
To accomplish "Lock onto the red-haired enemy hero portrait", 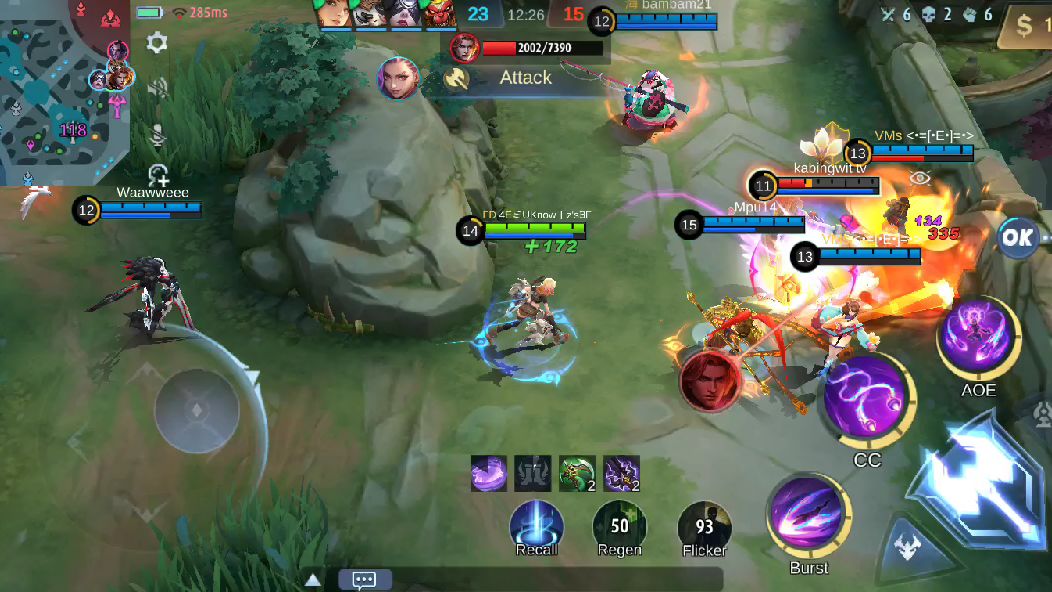I will pyautogui.click(x=711, y=380).
